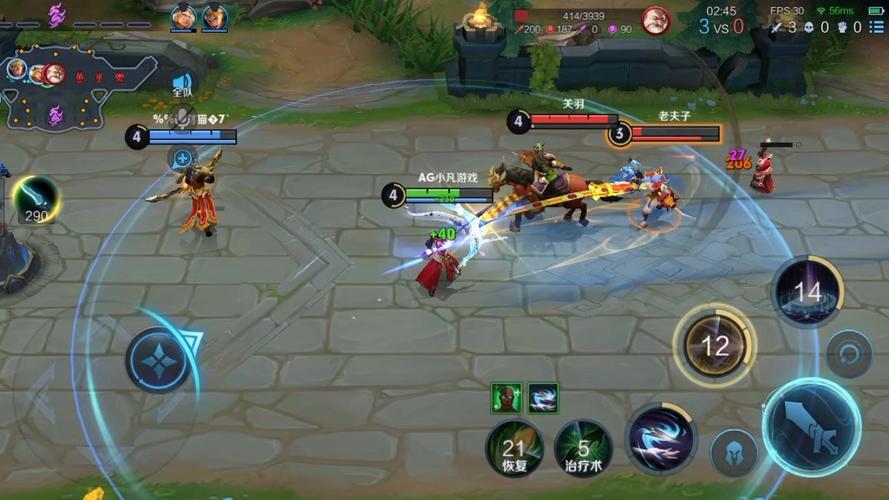889x500 pixels.
Task: Tap the sword basic attack button
Action: click(811, 425)
